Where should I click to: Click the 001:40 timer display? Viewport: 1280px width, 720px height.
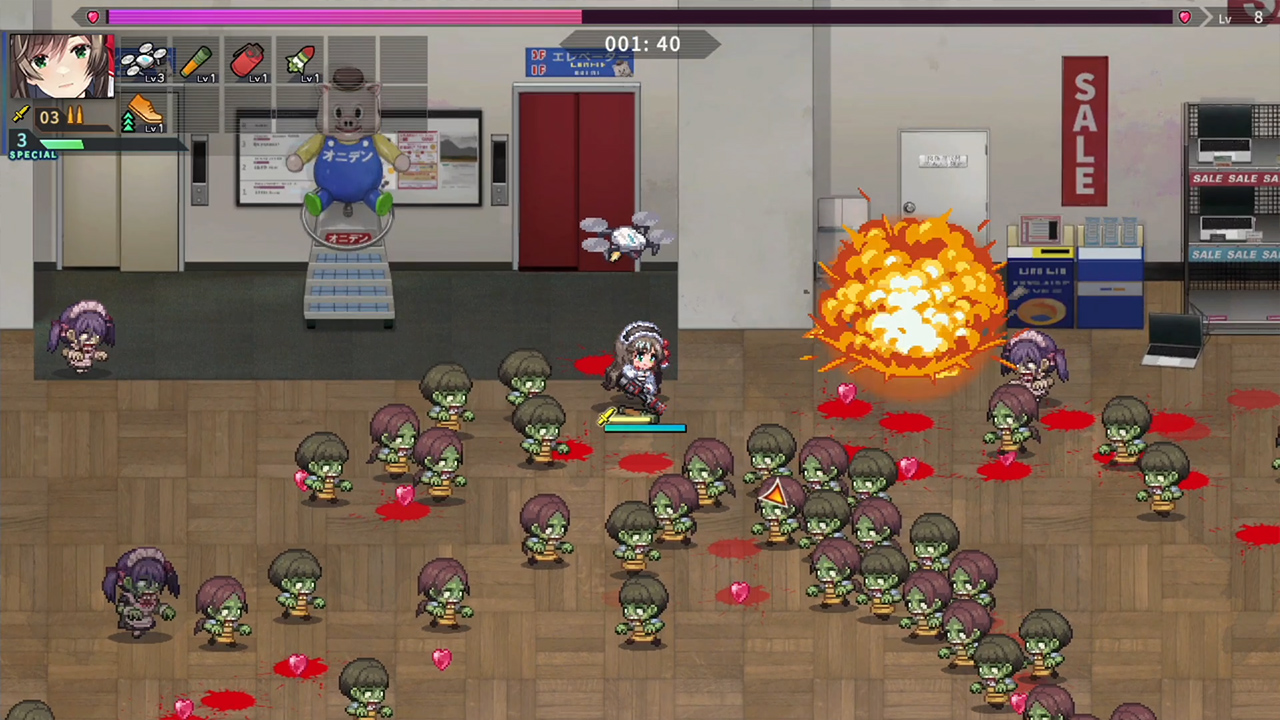(641, 43)
